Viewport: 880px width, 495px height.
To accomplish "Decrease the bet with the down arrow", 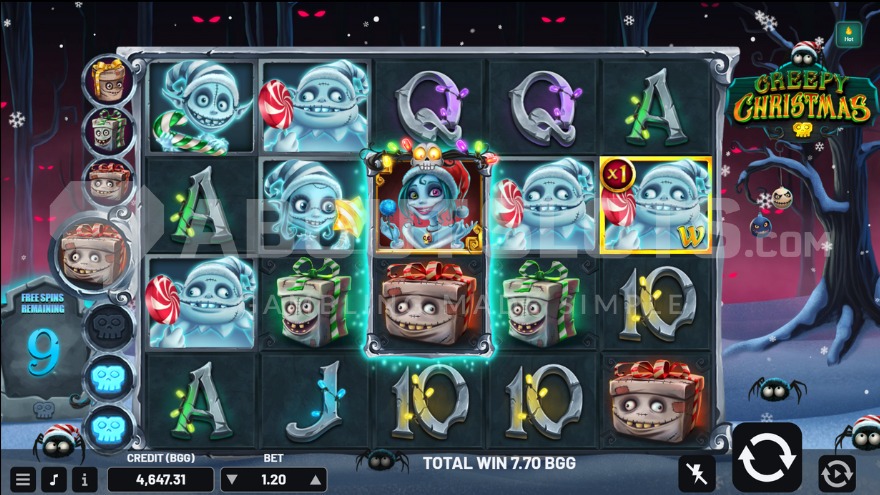I will point(234,480).
